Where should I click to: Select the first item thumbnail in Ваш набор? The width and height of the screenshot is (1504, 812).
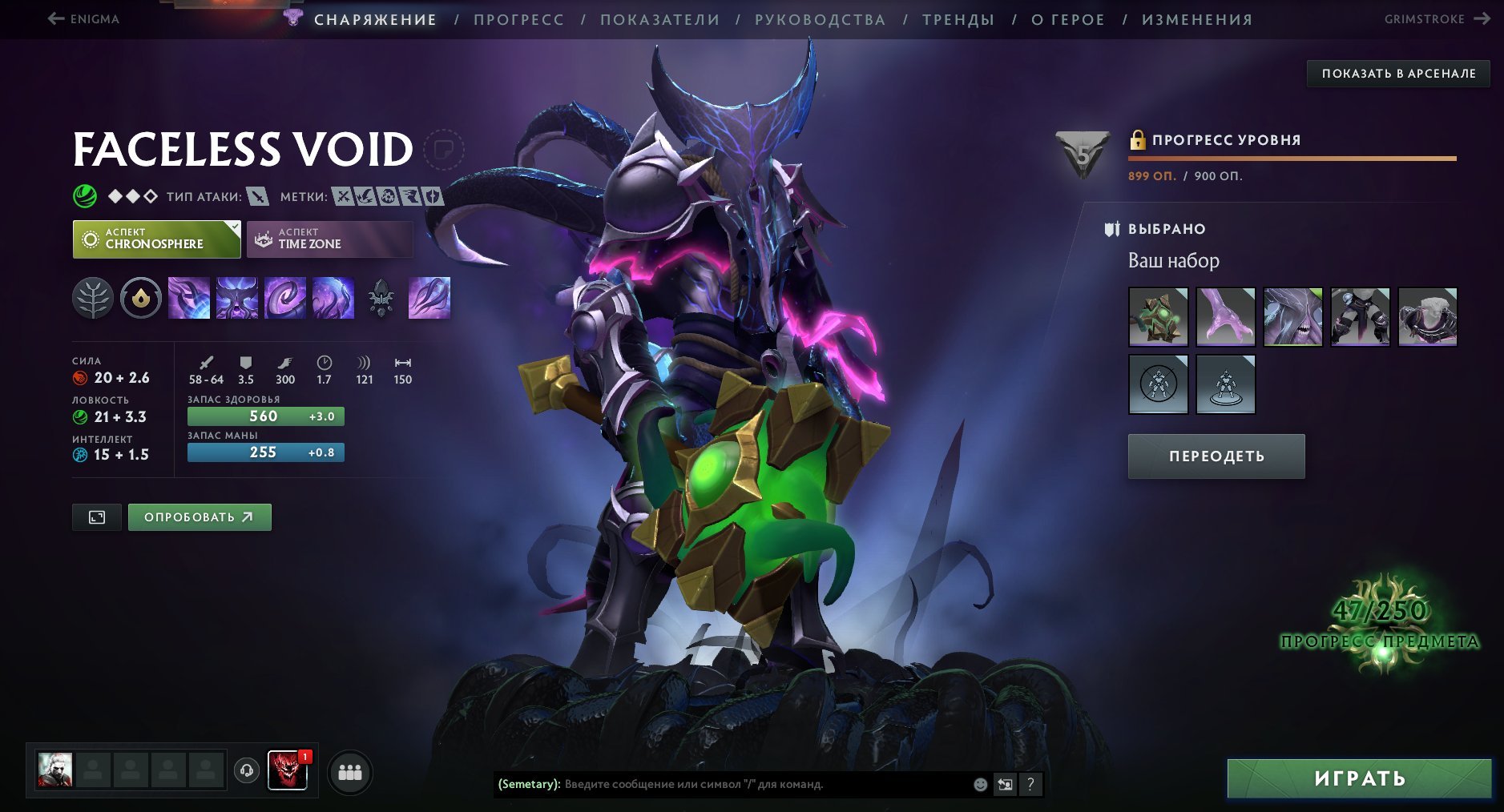1159,316
